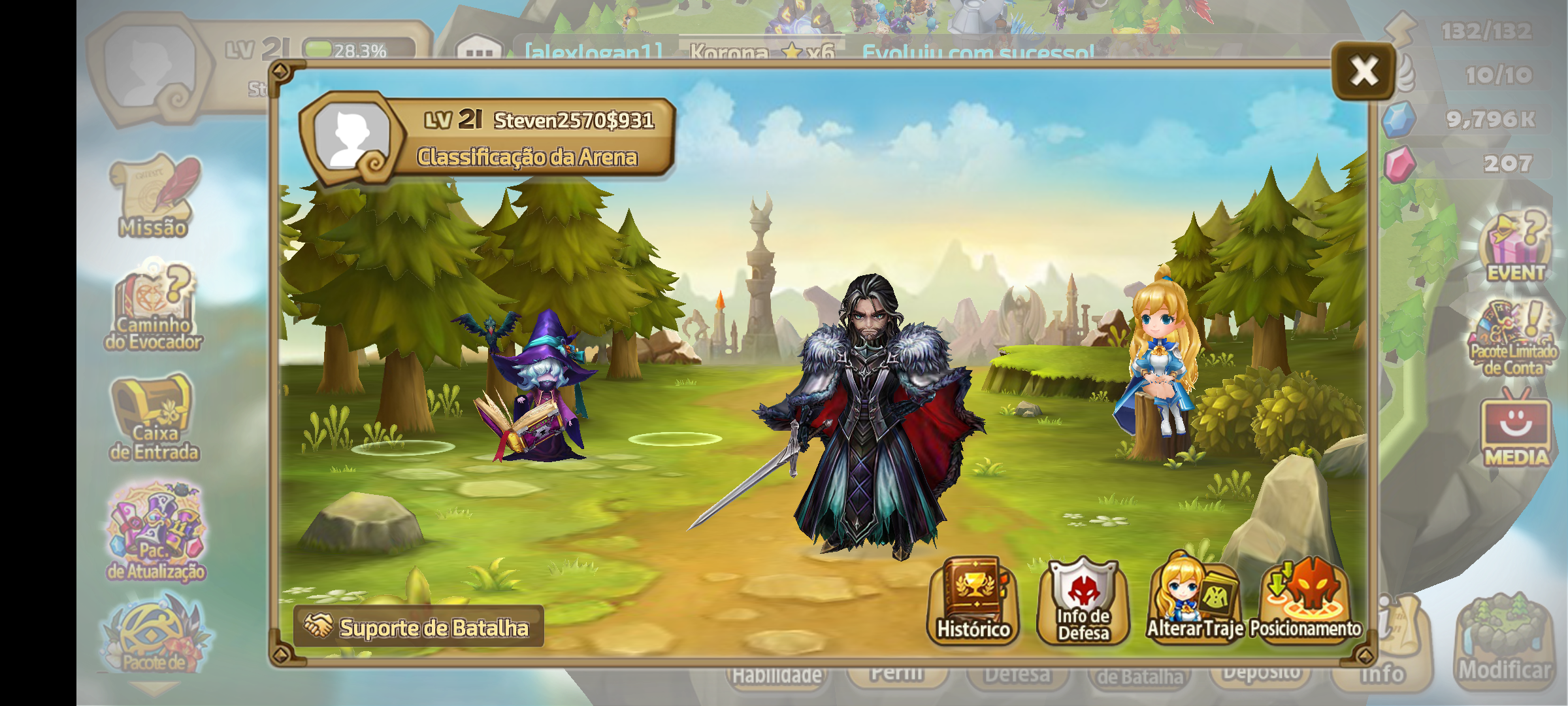The height and width of the screenshot is (706, 1568).
Task: Tap the red crystal currency icon
Action: point(1399,163)
